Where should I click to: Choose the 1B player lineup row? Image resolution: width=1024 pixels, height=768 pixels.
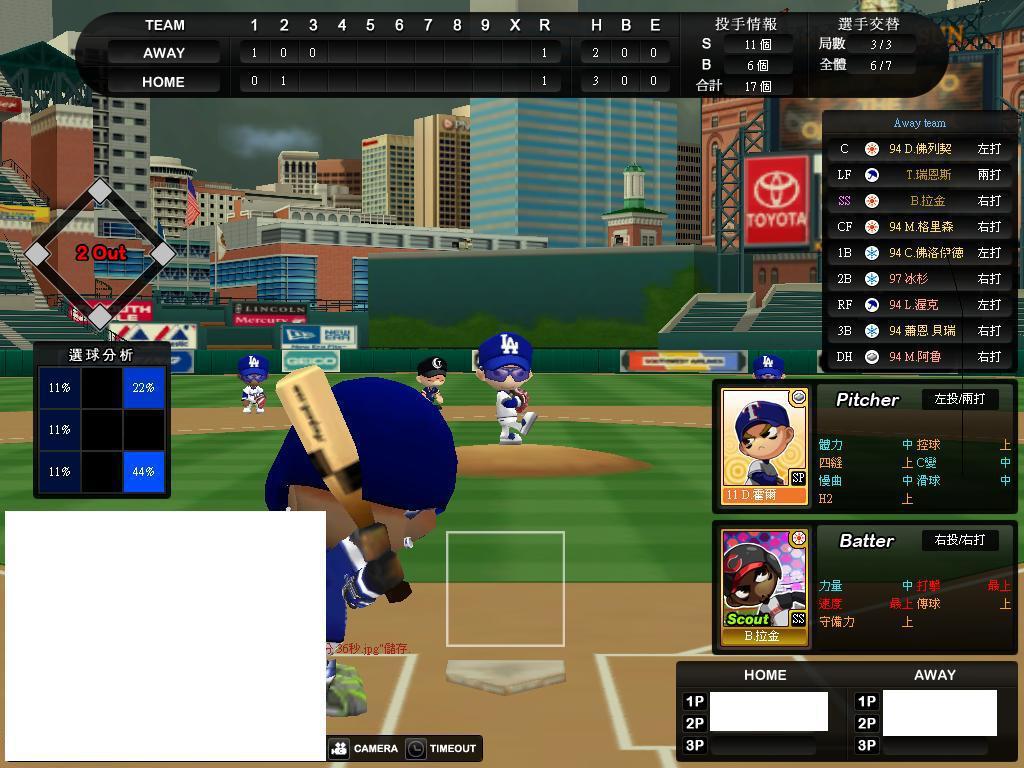[x=919, y=253]
